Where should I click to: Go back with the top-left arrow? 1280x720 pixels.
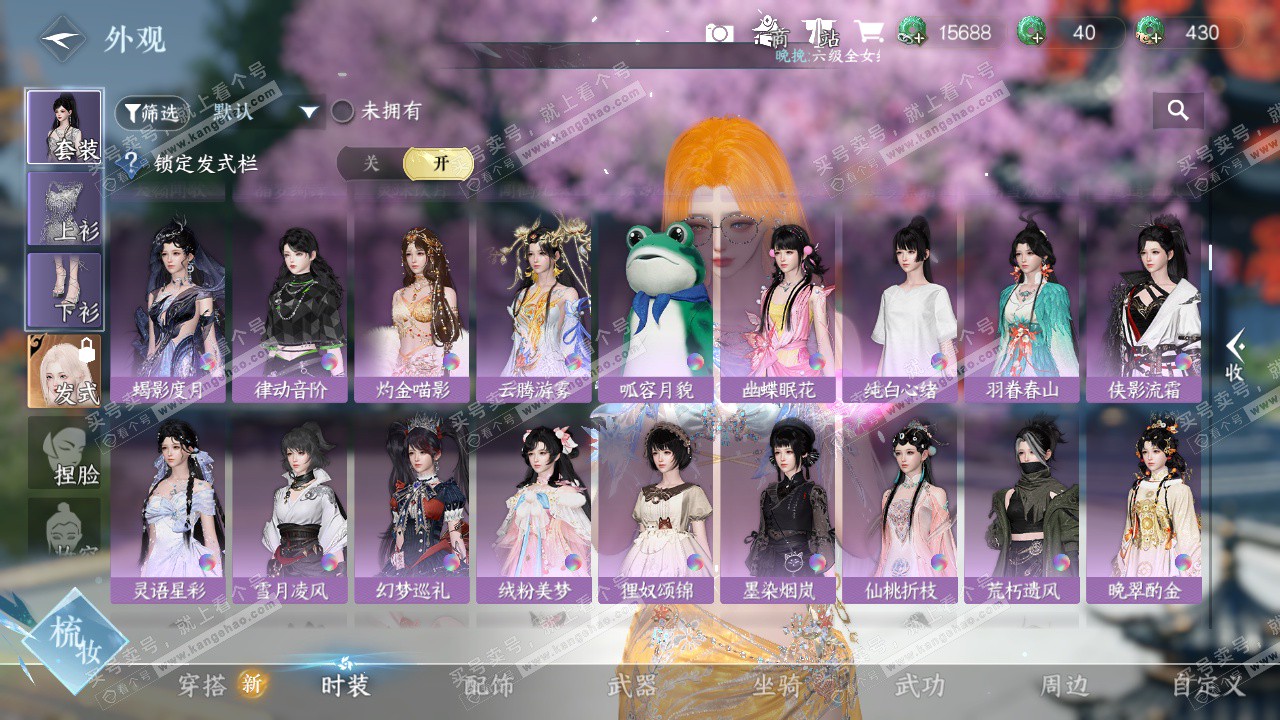coord(62,39)
